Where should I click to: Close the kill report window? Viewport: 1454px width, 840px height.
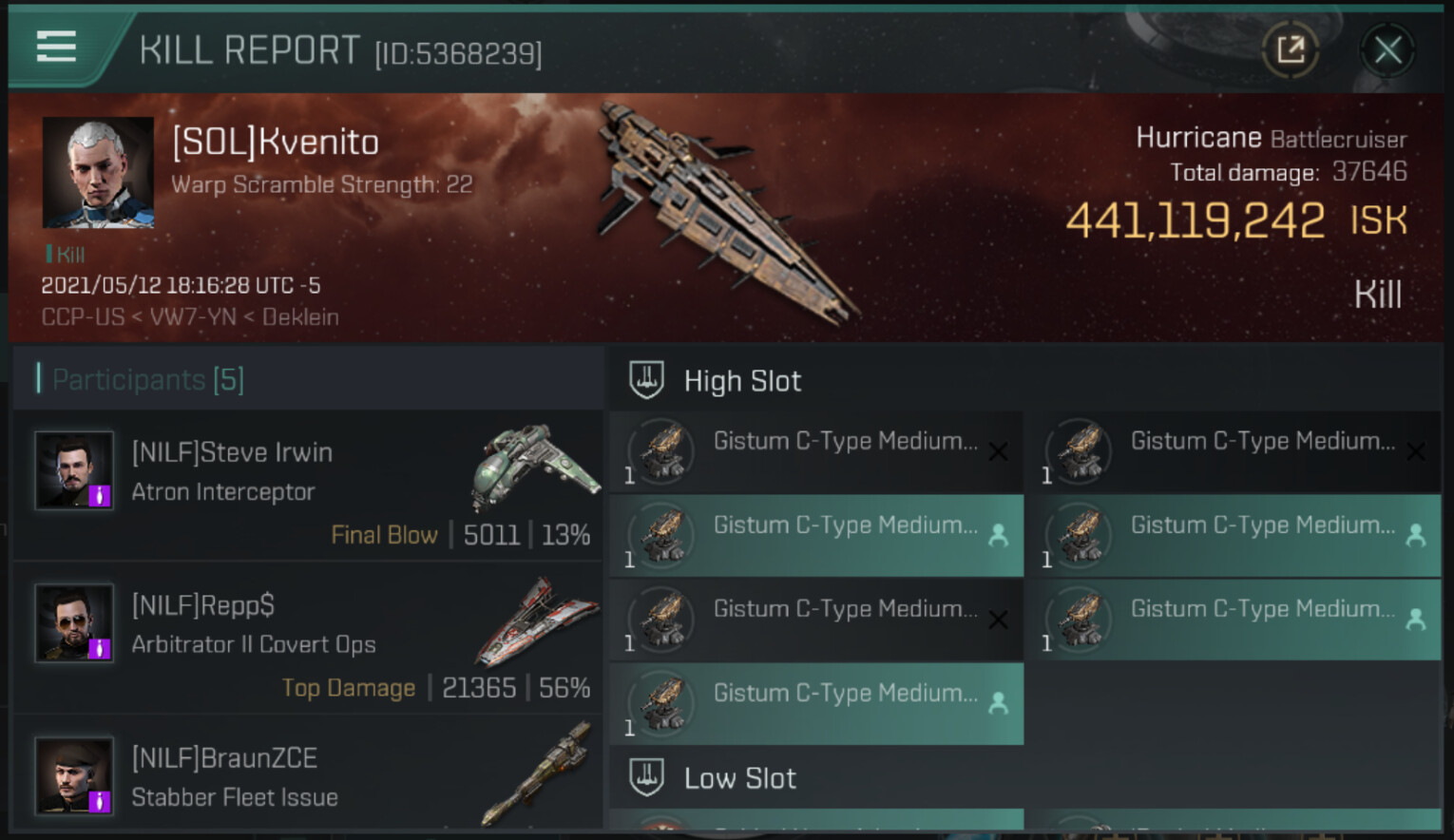point(1387,49)
